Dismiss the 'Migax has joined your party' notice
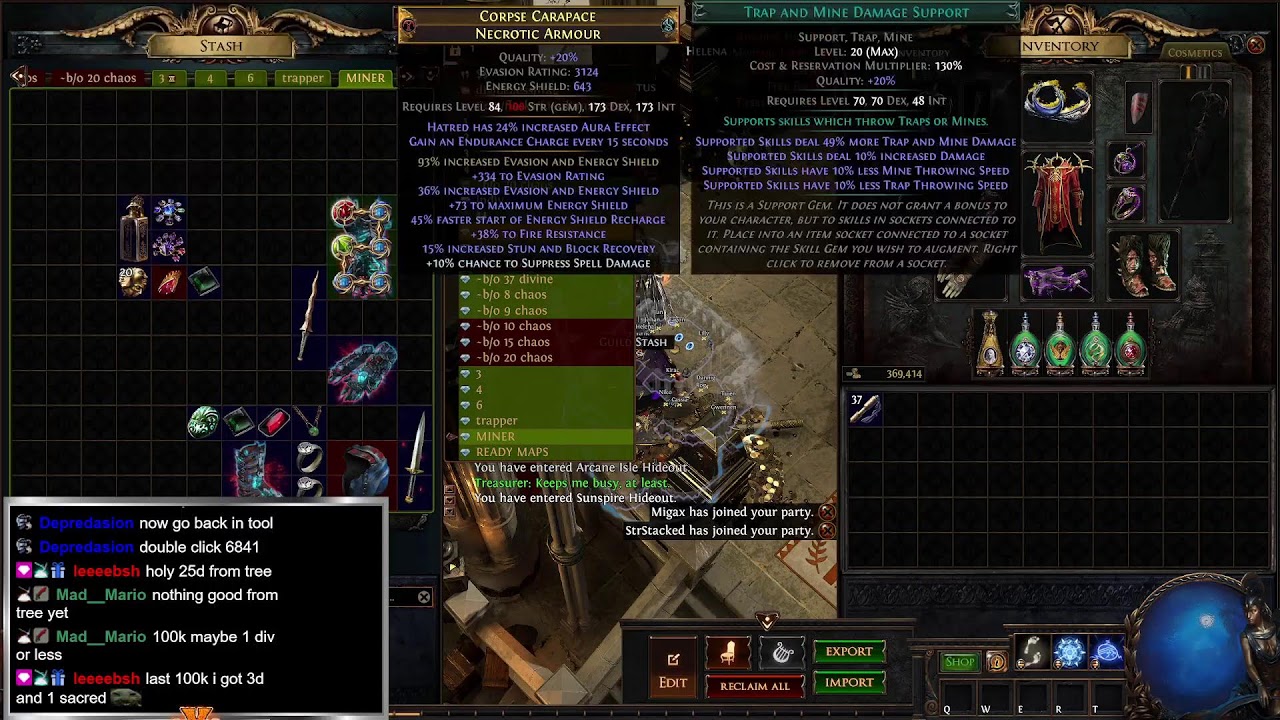Image resolution: width=1280 pixels, height=720 pixels. (x=827, y=512)
